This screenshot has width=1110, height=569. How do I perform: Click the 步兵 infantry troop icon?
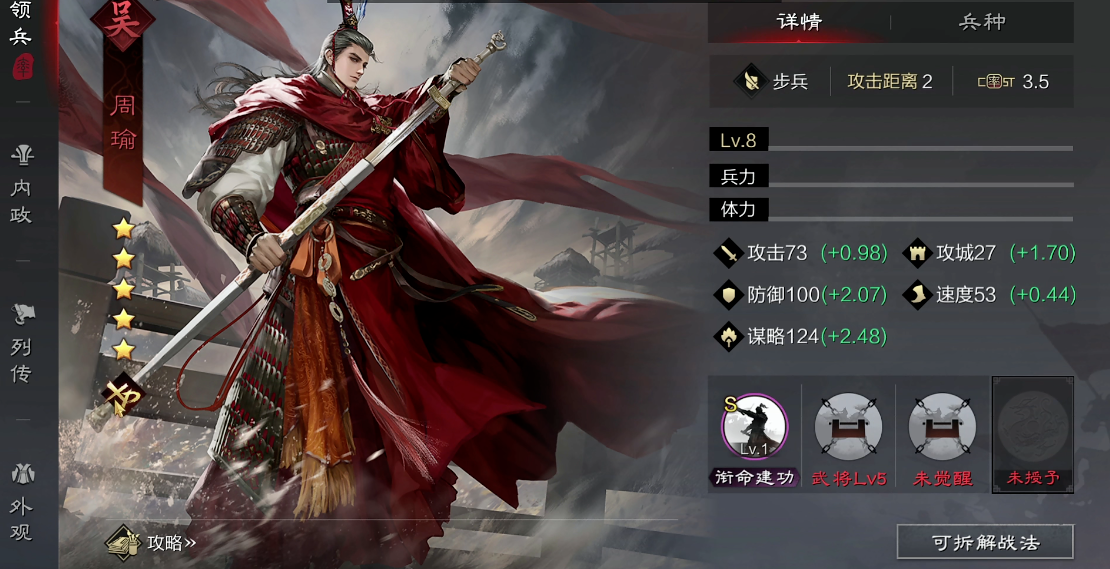[749, 81]
